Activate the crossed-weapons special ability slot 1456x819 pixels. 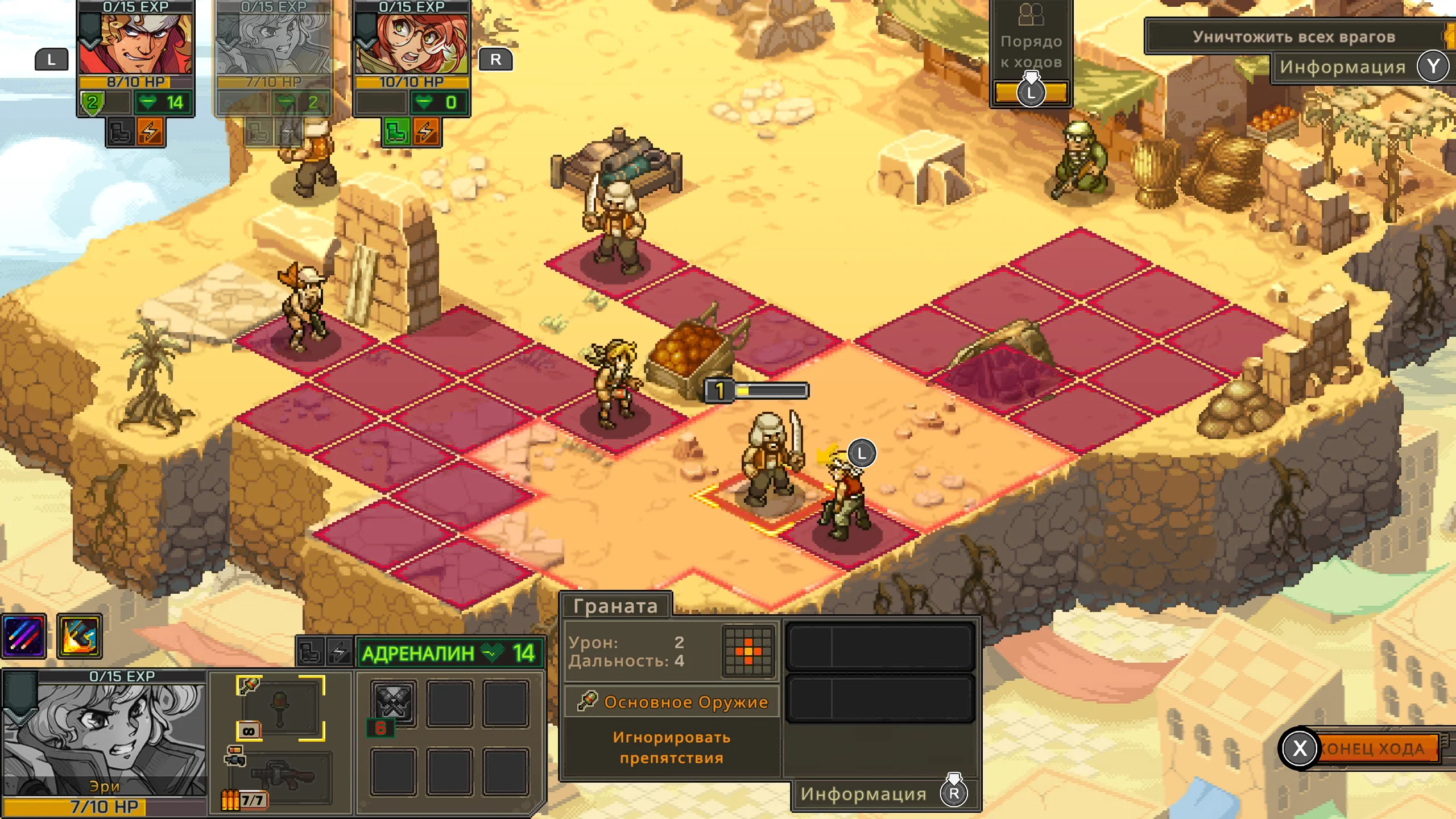pyautogui.click(x=393, y=704)
